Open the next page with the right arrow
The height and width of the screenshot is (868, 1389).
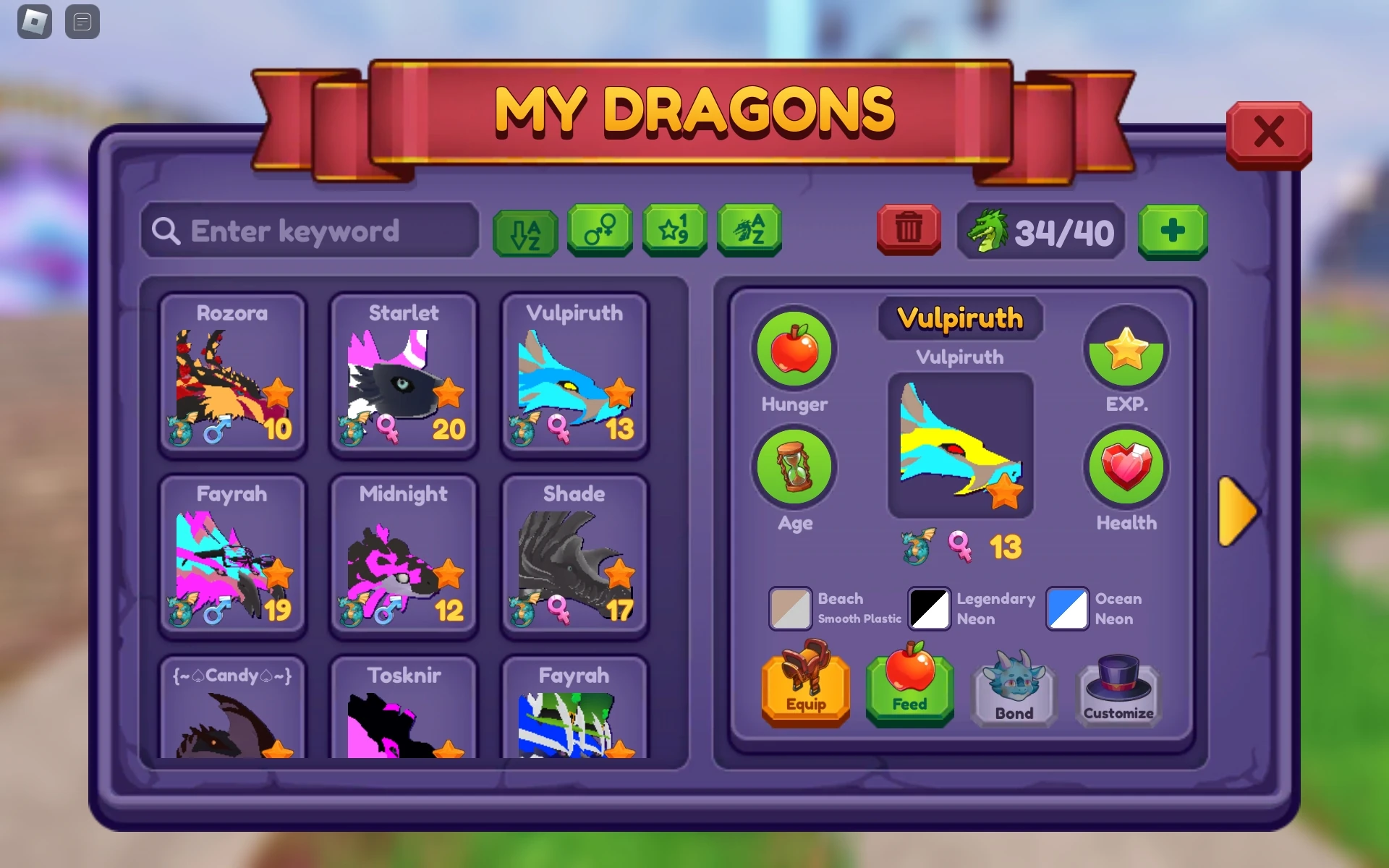(x=1238, y=511)
